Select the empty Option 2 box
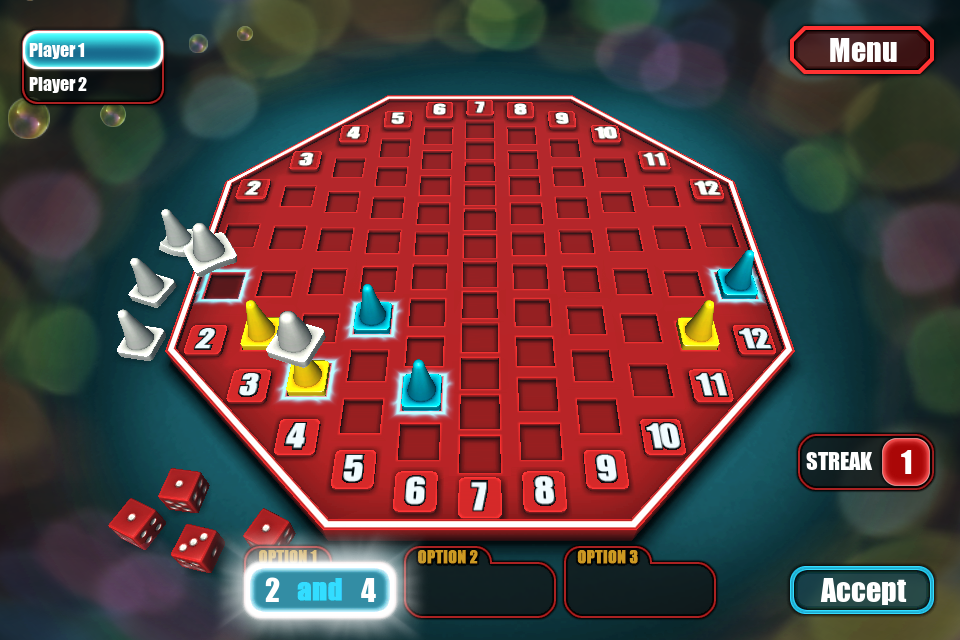 pyautogui.click(x=480, y=590)
